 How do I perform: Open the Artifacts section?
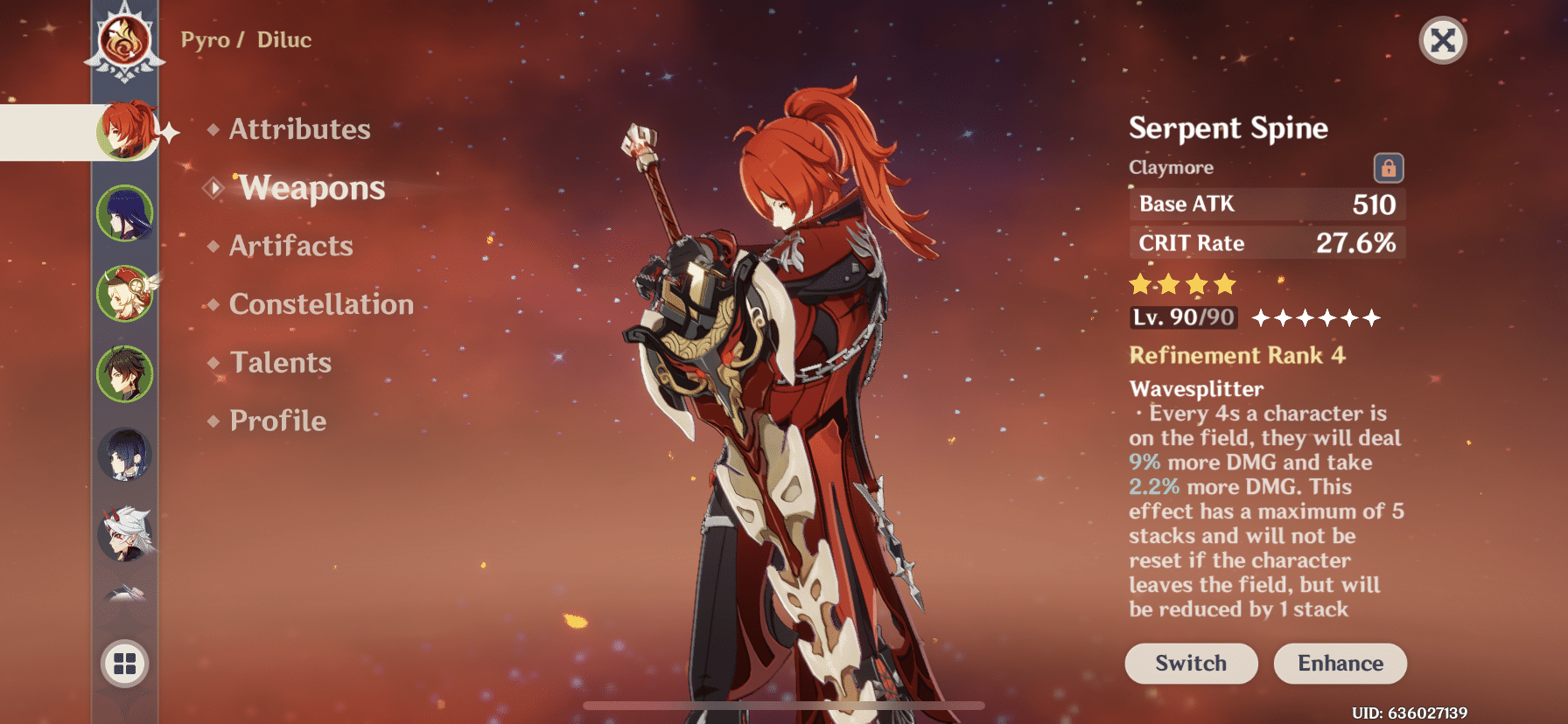(290, 246)
